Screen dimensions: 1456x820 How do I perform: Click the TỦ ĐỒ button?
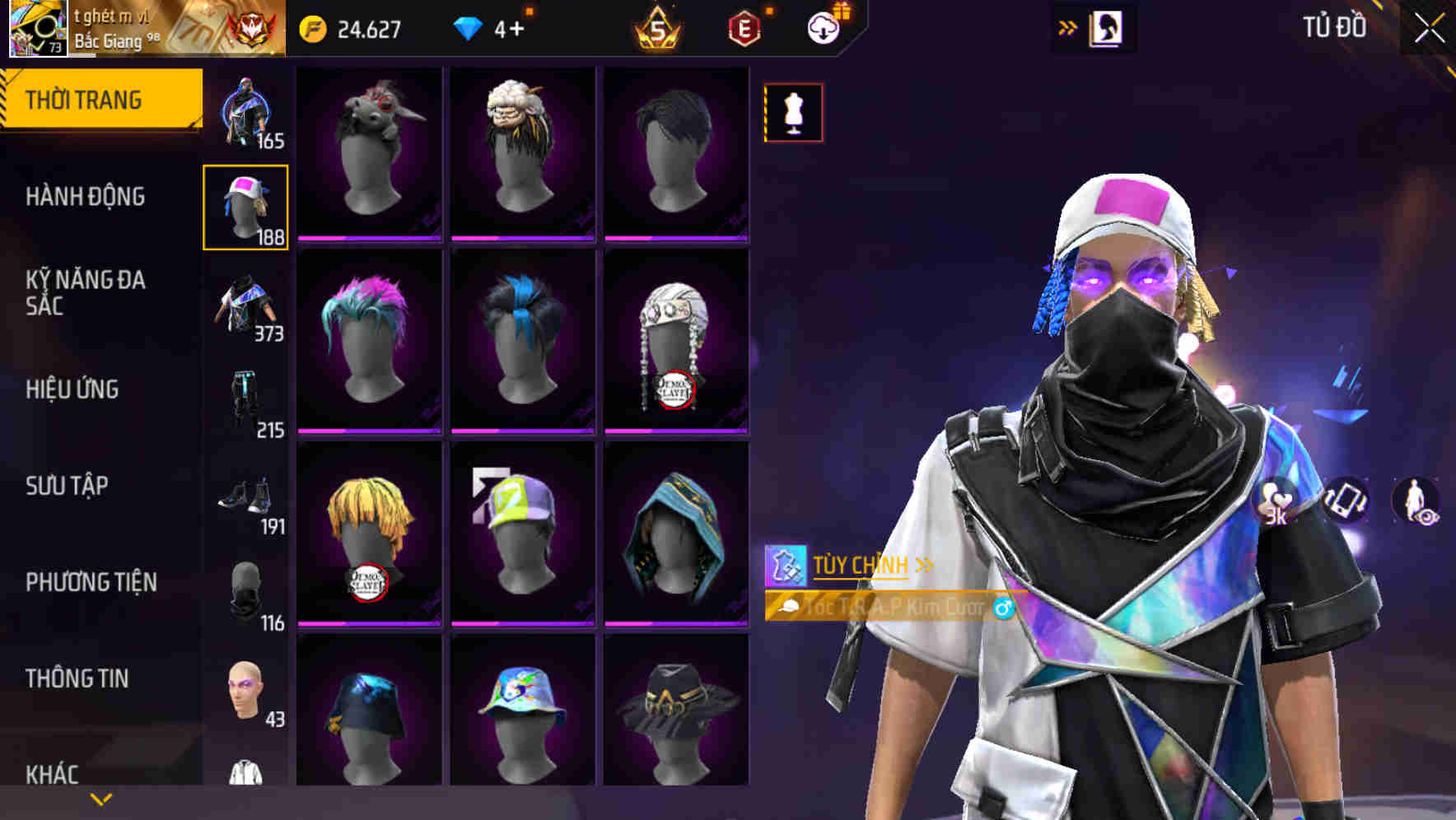point(1336,26)
